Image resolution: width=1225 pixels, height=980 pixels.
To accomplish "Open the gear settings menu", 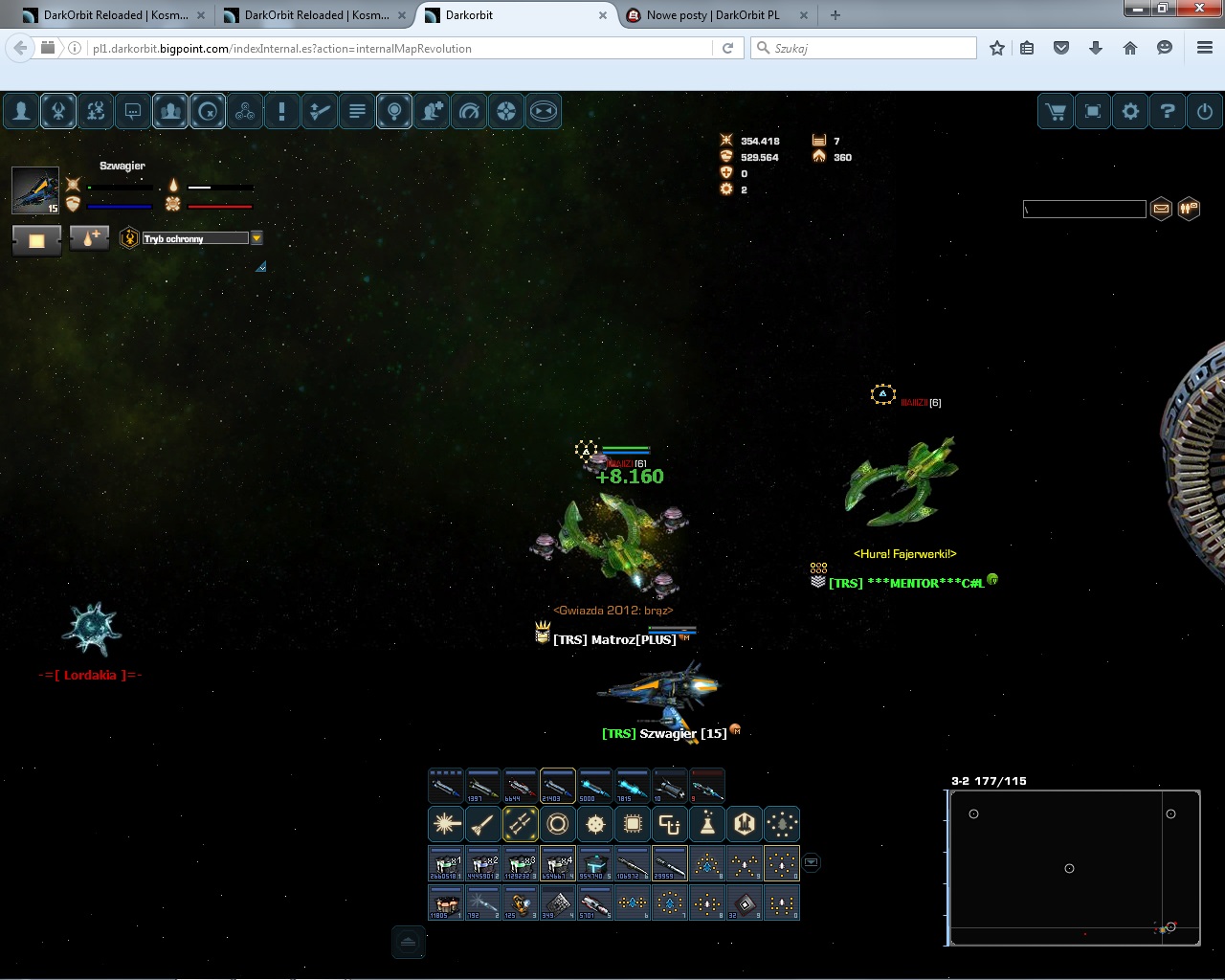I will (x=1130, y=112).
